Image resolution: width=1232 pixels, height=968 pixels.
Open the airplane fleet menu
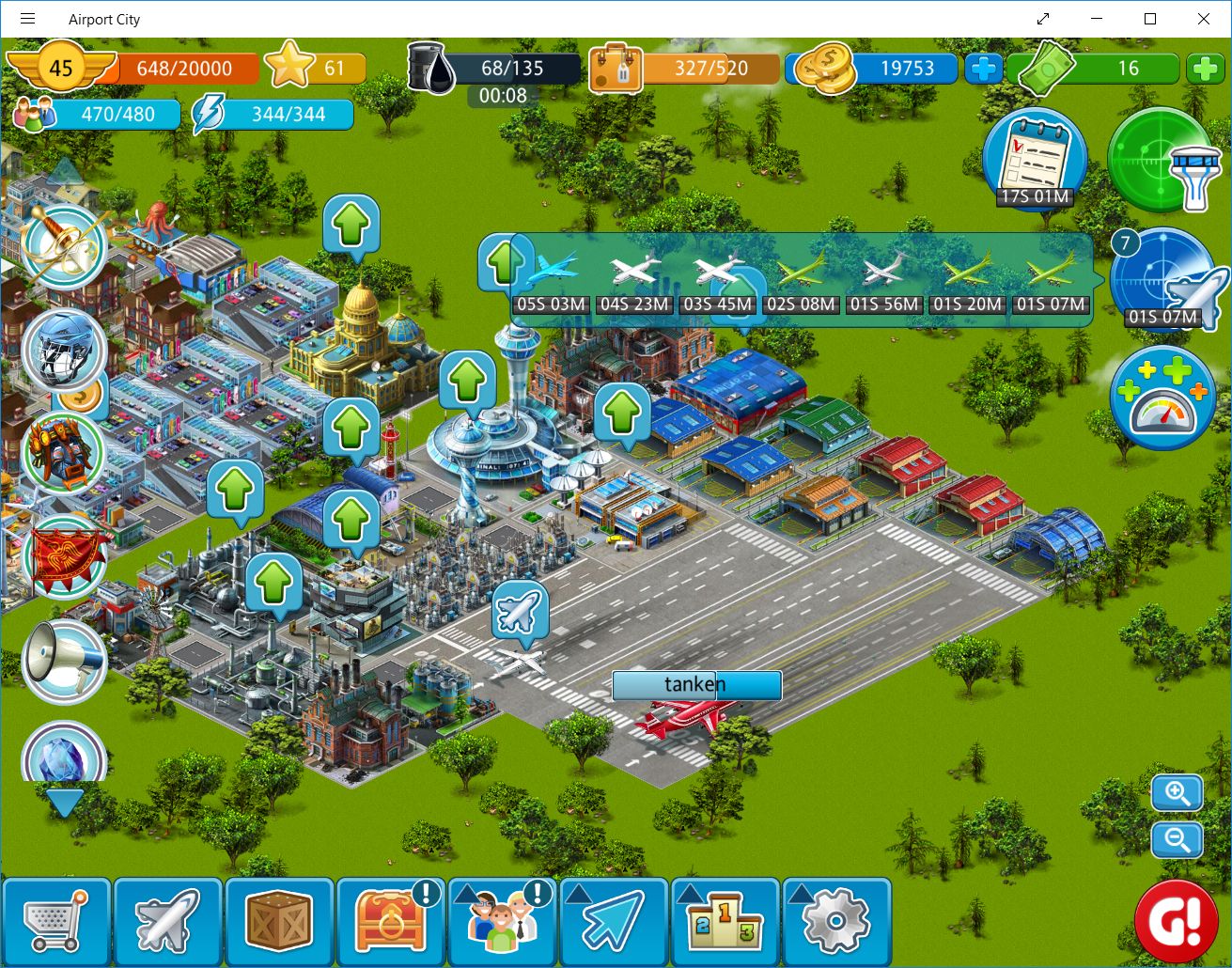167,922
